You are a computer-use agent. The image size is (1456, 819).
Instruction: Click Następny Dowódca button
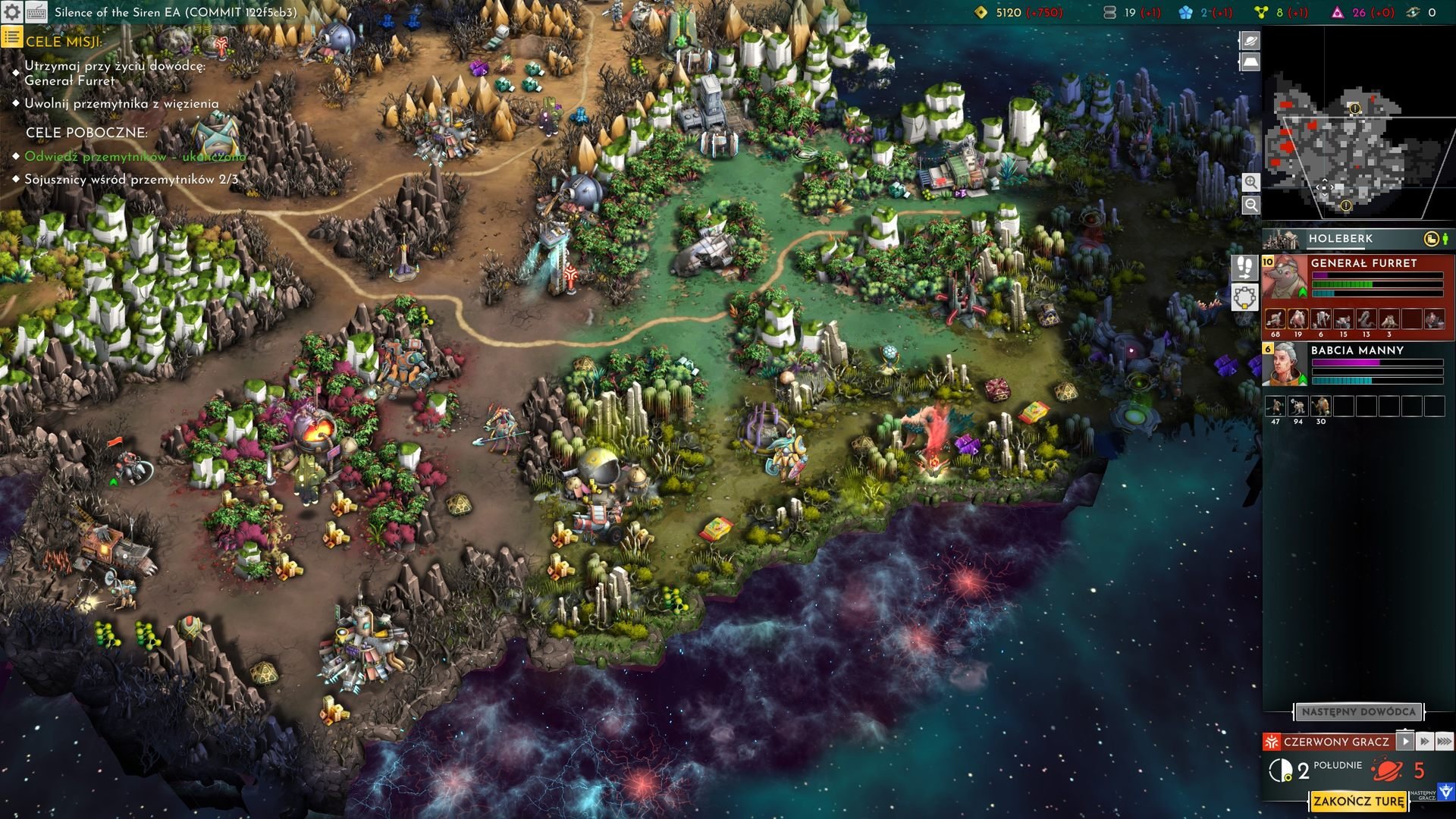(1358, 712)
